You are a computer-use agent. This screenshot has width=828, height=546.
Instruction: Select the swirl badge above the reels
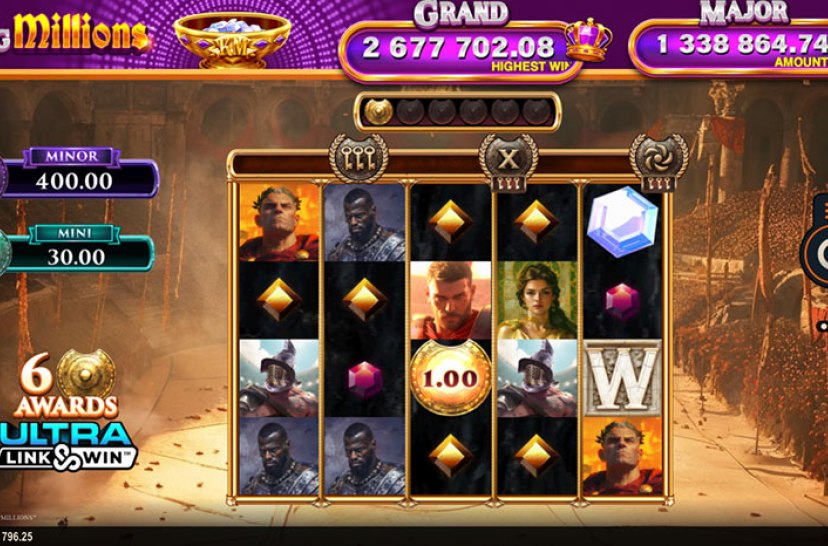point(658,159)
